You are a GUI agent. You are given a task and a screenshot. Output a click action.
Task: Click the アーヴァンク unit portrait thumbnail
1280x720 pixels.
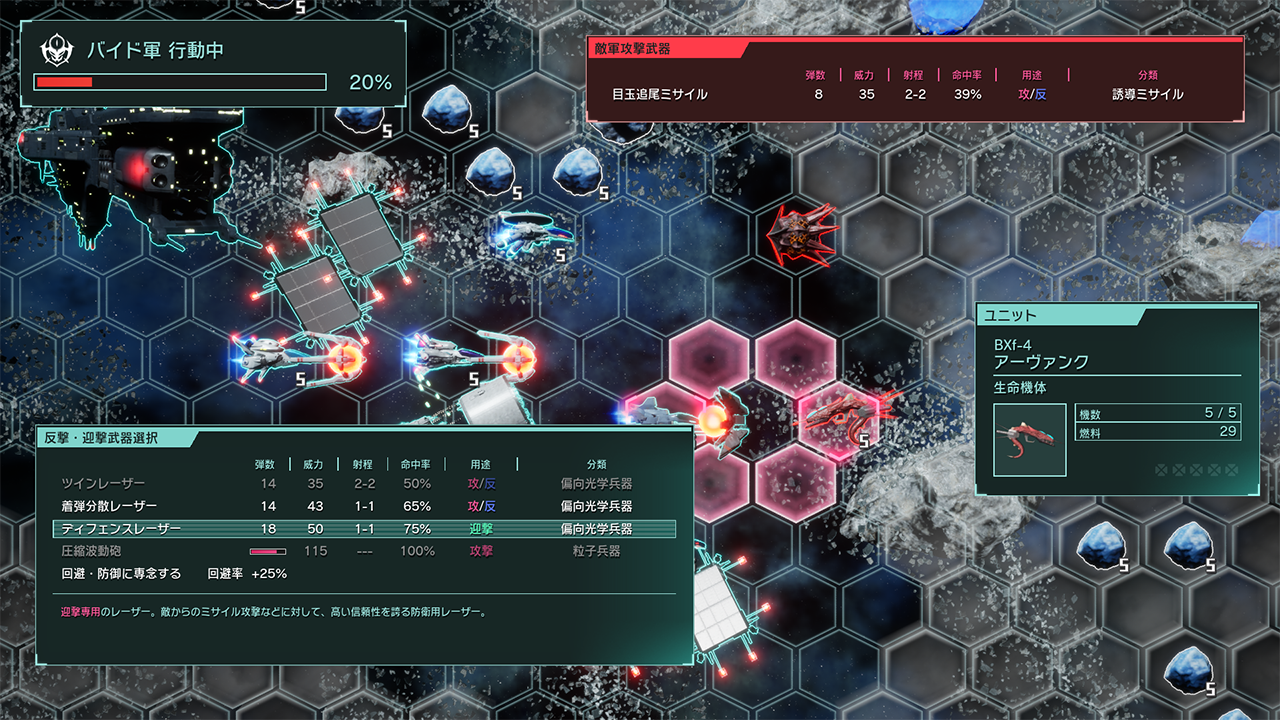coord(1030,440)
